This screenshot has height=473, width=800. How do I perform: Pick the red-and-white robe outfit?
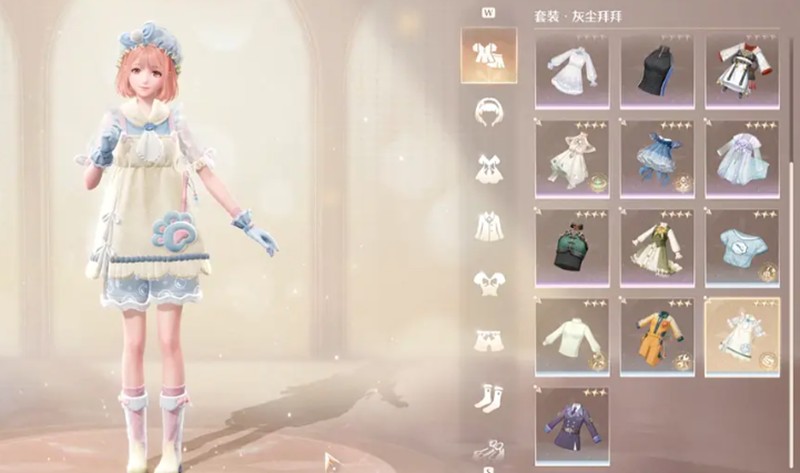pos(742,72)
